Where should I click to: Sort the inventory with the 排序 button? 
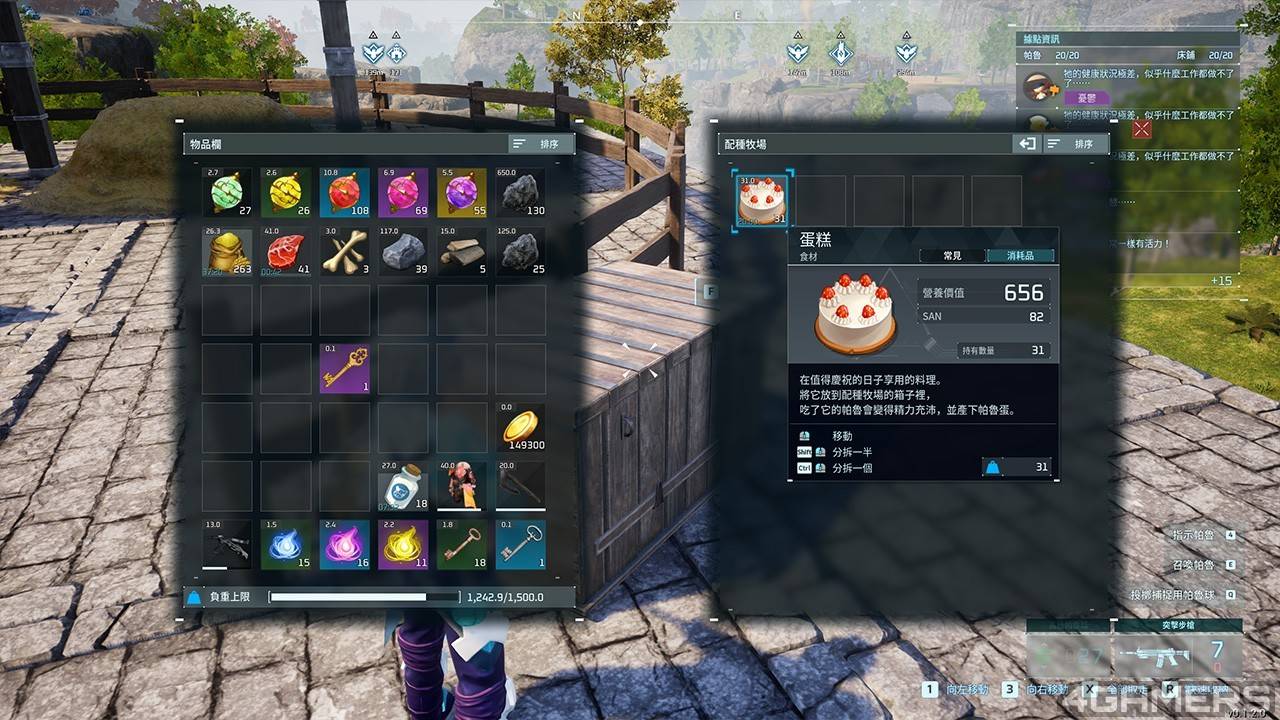click(x=539, y=144)
